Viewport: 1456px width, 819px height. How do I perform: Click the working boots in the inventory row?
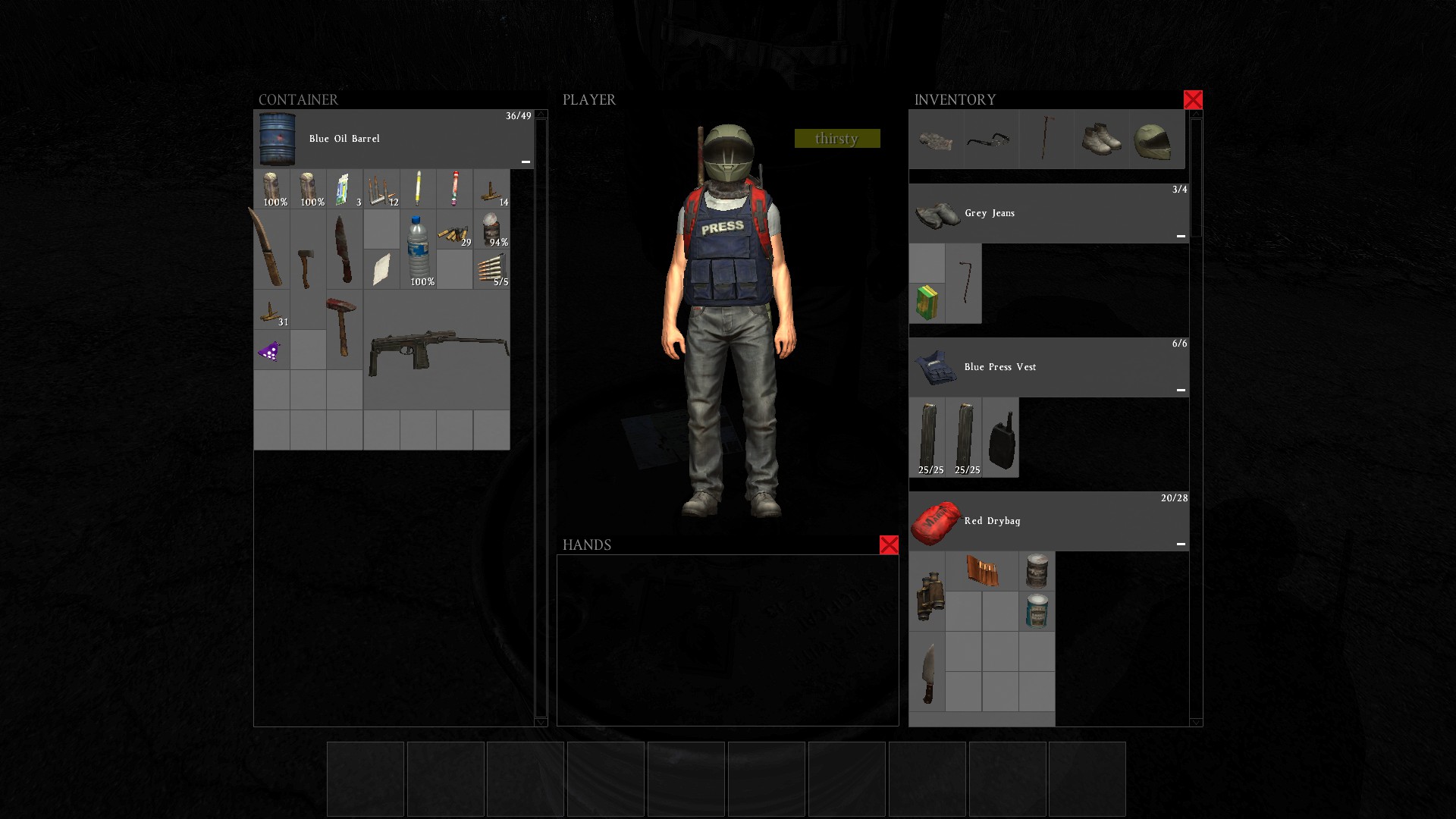1100,139
